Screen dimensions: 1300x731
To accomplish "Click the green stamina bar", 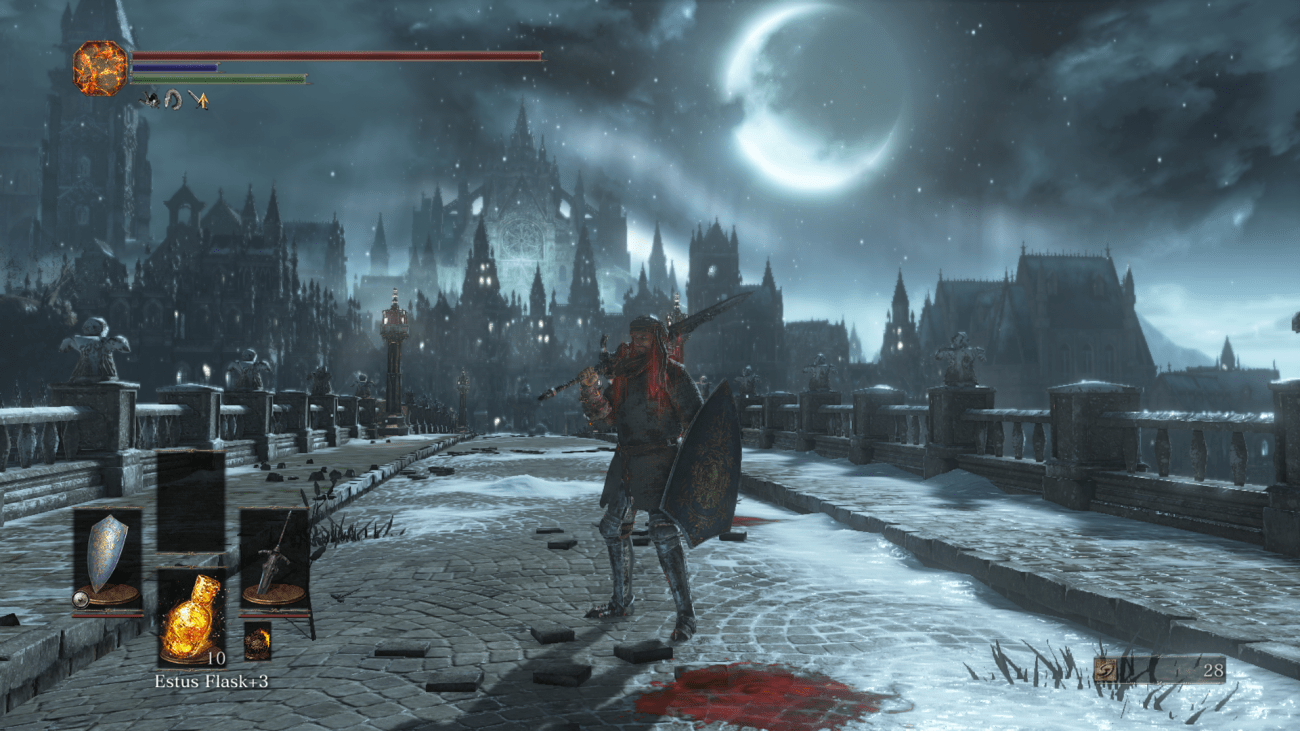I will [x=220, y=78].
